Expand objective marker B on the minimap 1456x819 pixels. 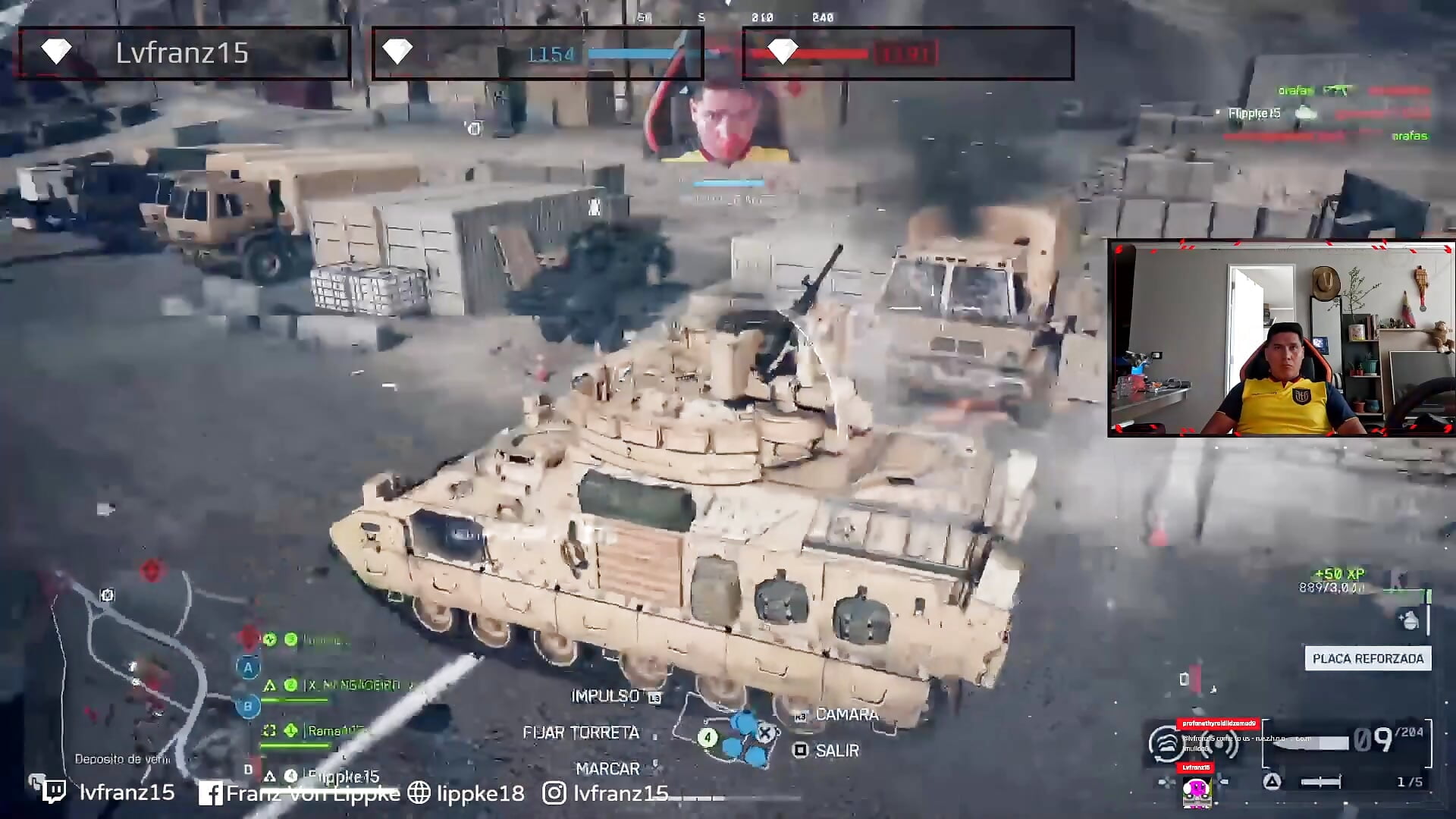click(x=247, y=704)
